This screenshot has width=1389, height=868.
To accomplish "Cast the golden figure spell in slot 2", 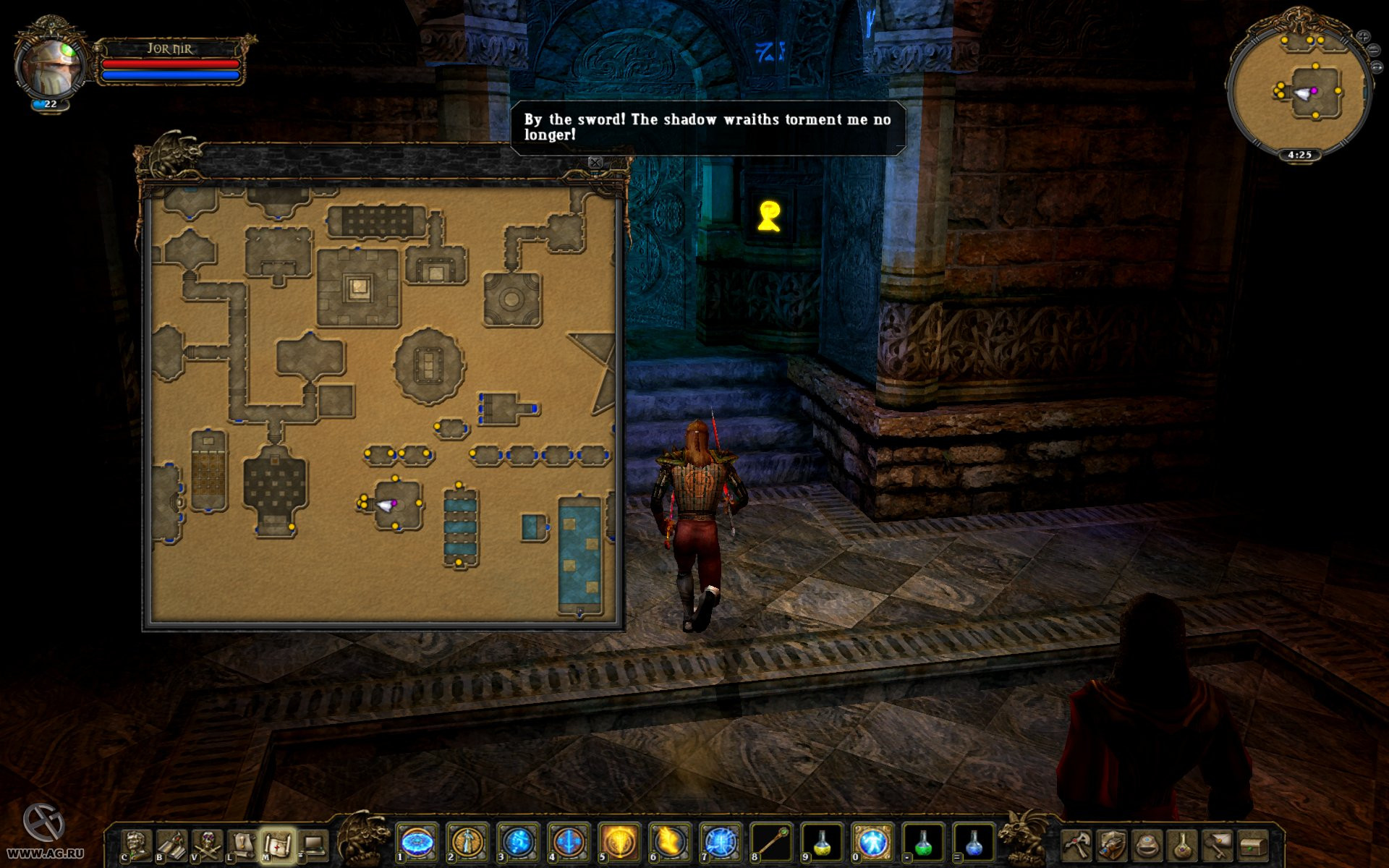I will (468, 843).
